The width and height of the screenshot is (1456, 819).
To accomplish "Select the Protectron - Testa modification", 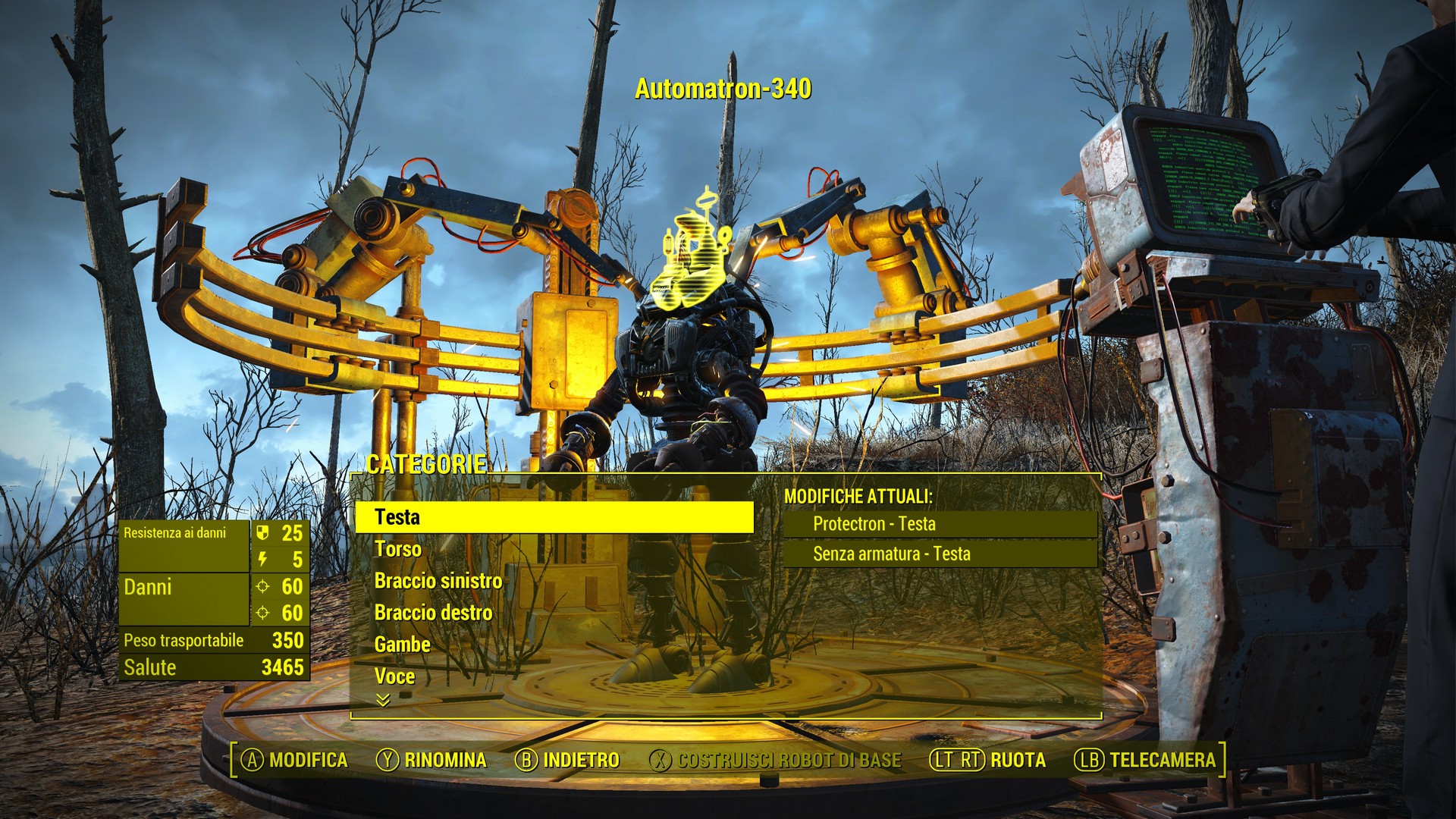I will pos(874,524).
